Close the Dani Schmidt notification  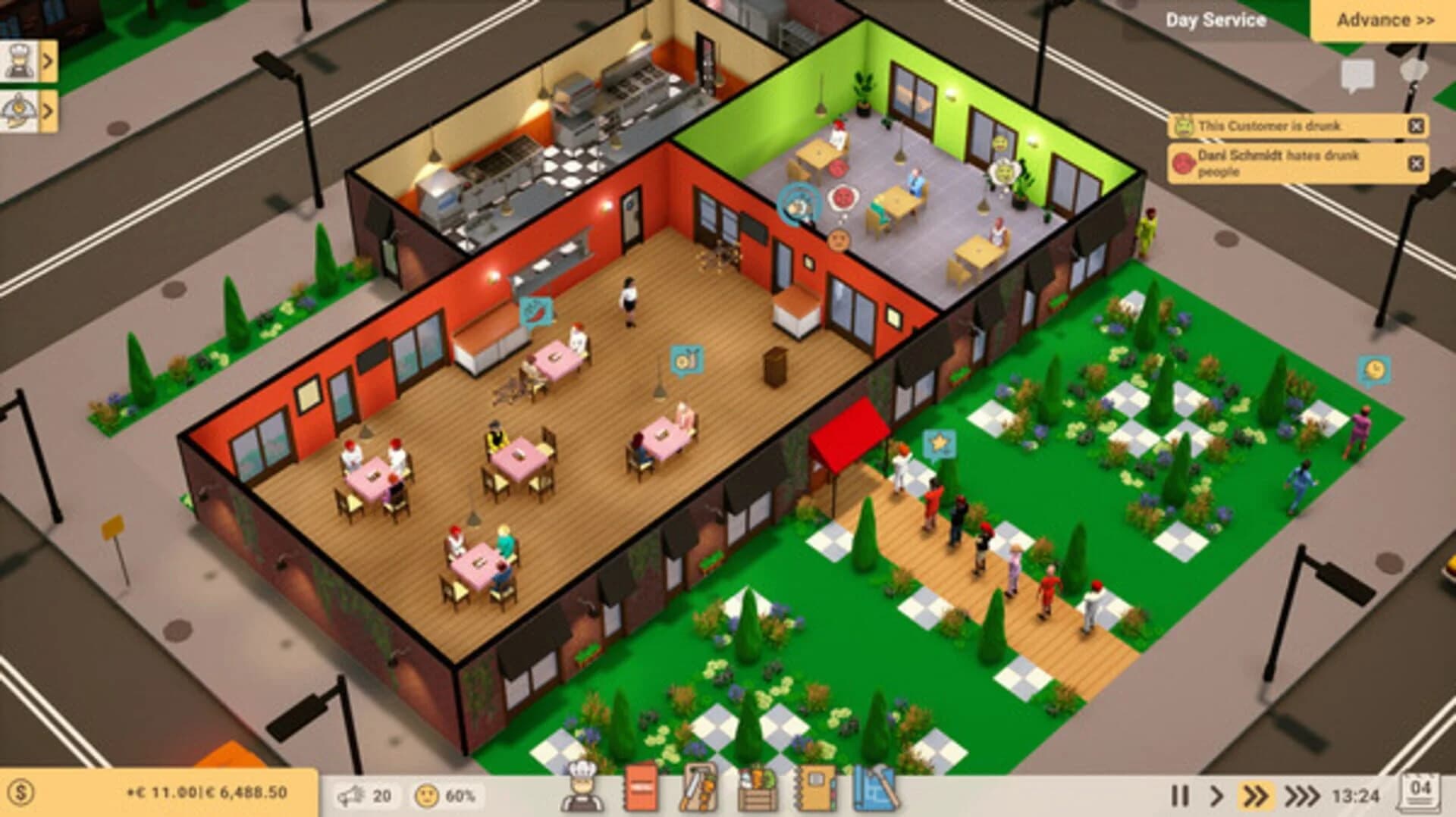point(1417,162)
